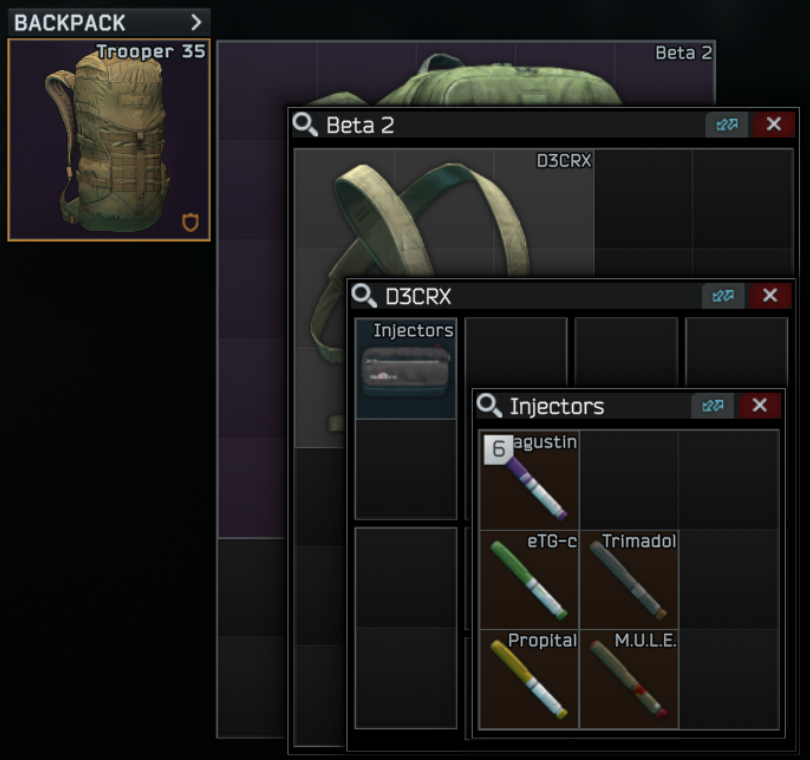The image size is (810, 760).
Task: Select the Trooper 35 backpack slot
Action: [109, 140]
